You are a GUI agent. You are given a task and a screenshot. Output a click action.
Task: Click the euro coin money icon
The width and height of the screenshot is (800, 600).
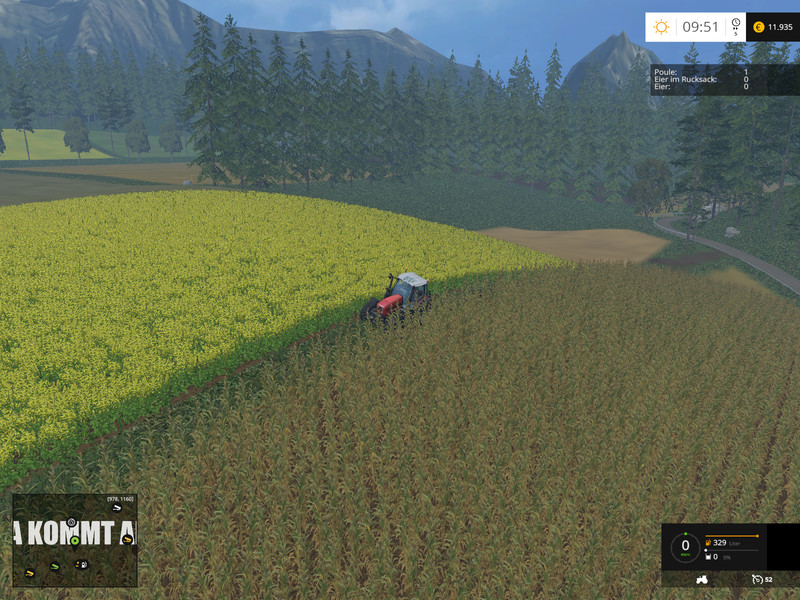coord(758,27)
